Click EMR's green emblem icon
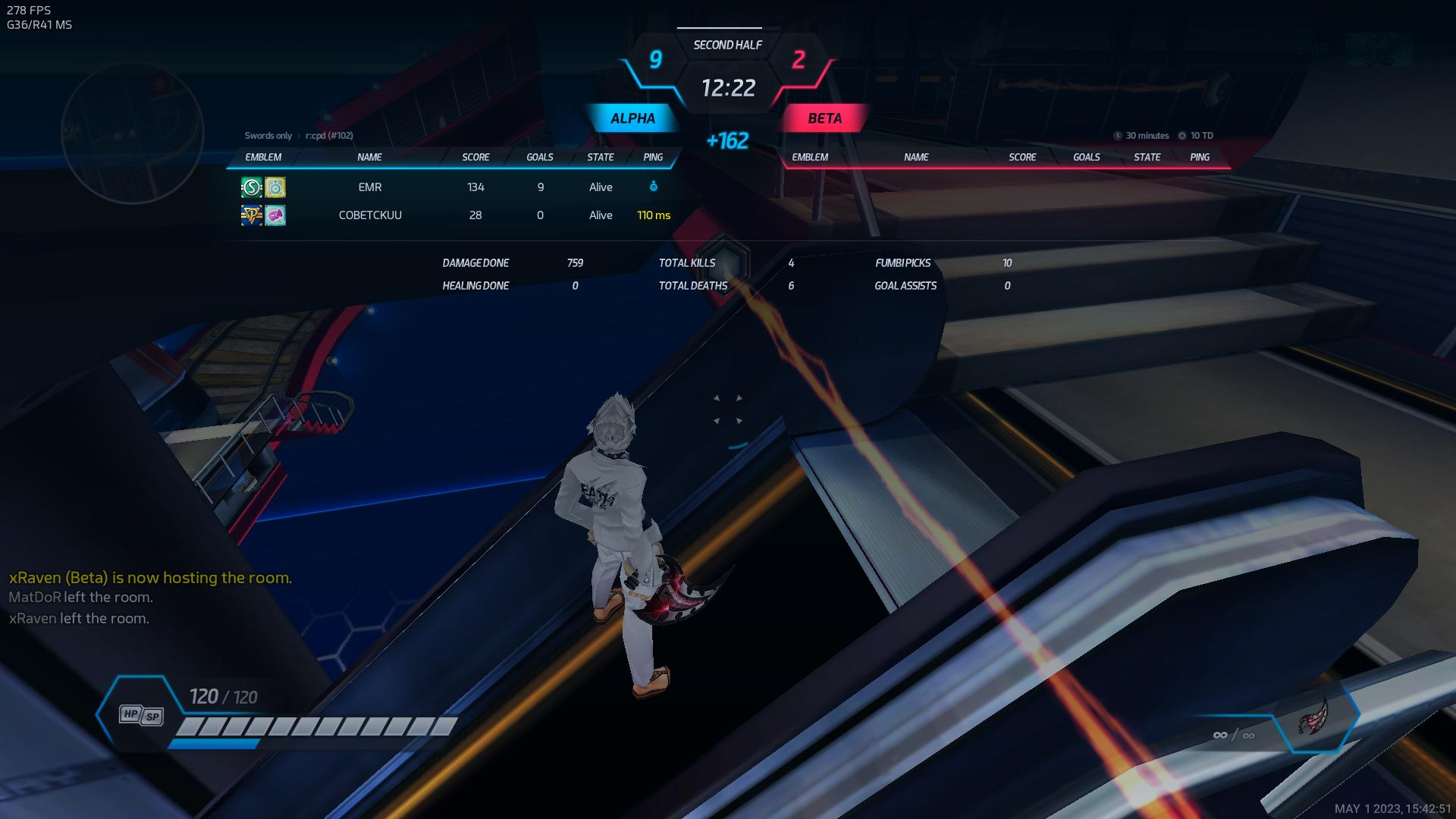Image resolution: width=1456 pixels, height=819 pixels. coord(252,187)
